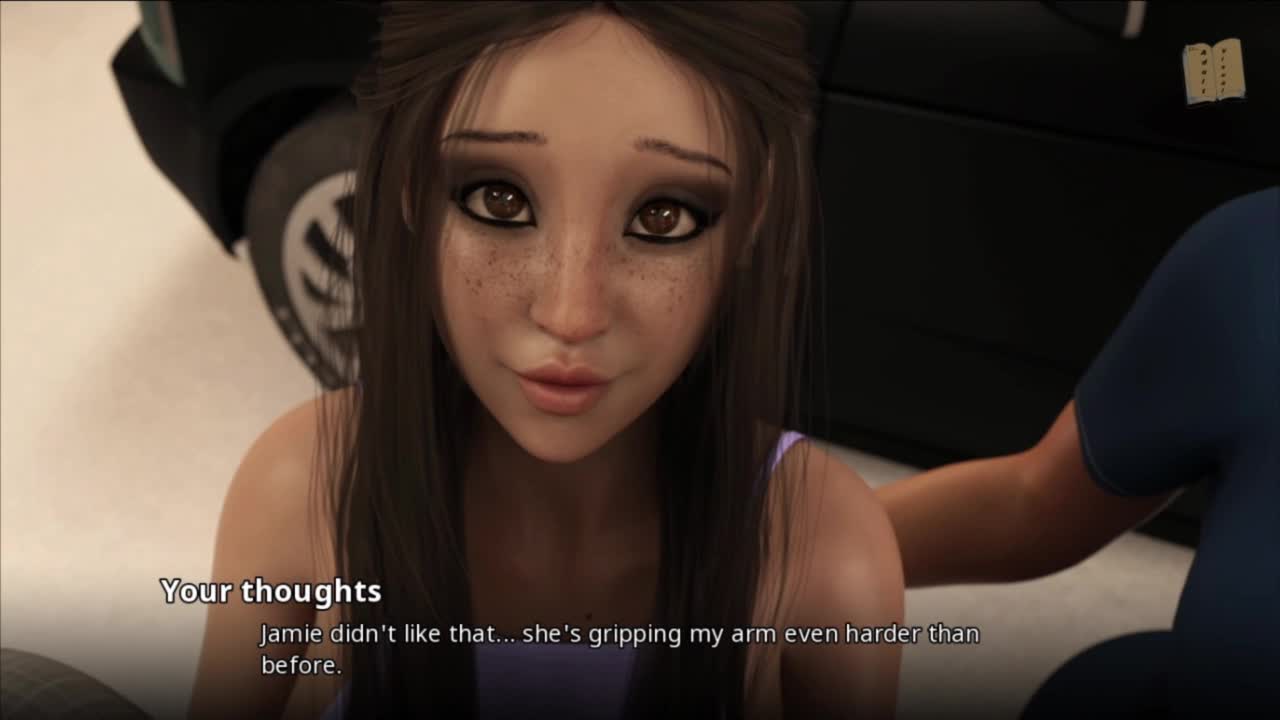Open the journal book icon
Viewport: 1280px width, 720px height.
click(1214, 71)
